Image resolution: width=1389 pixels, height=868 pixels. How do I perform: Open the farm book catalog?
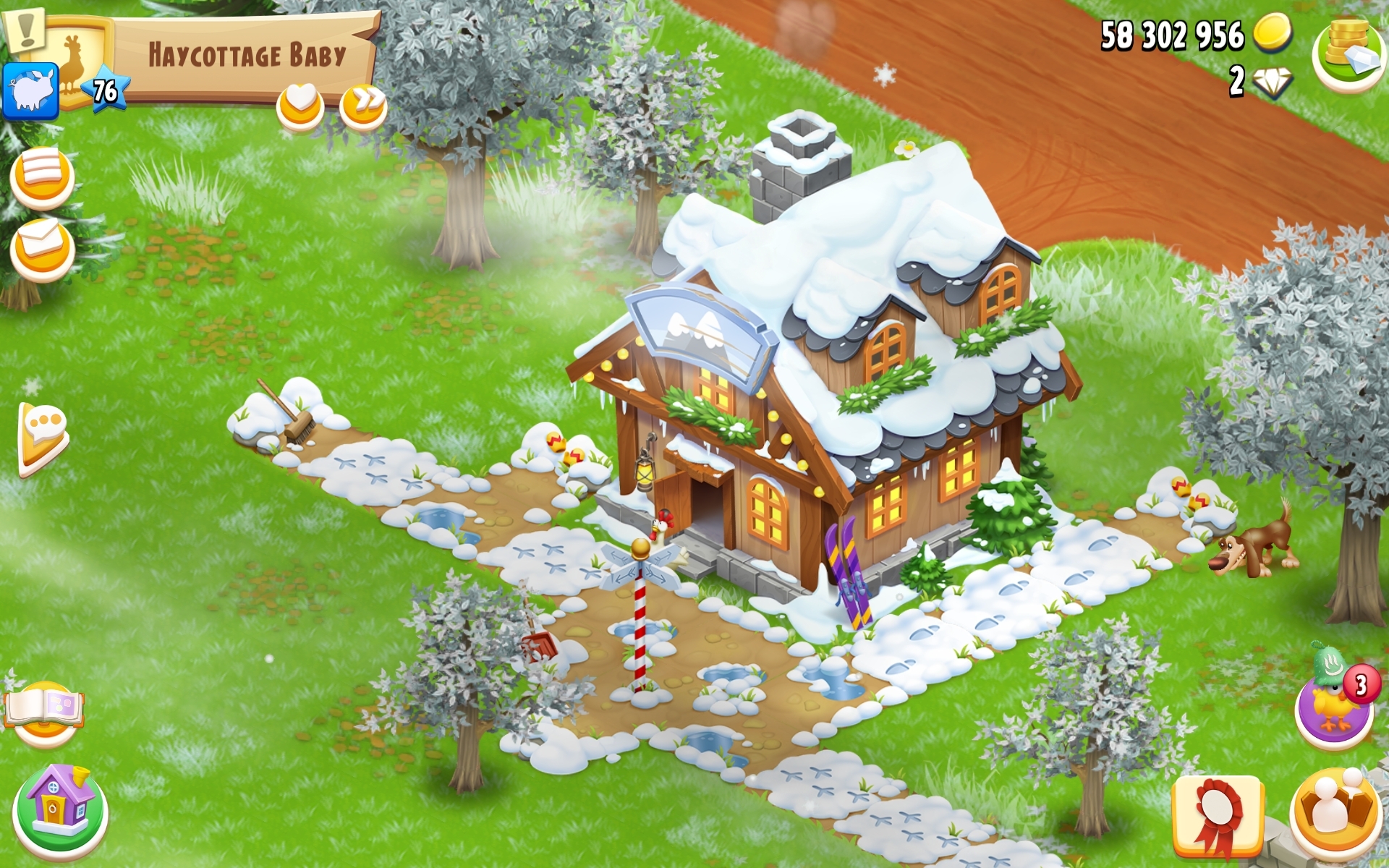pyautogui.click(x=45, y=712)
